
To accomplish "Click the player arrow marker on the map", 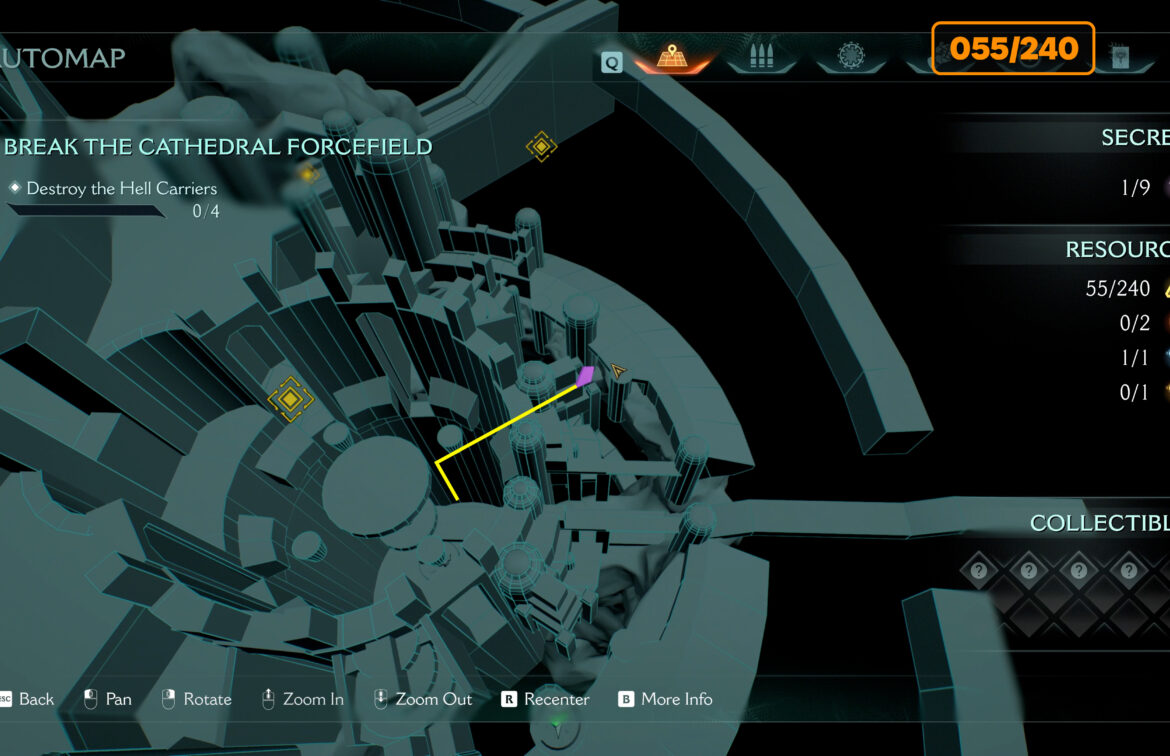I will [619, 372].
